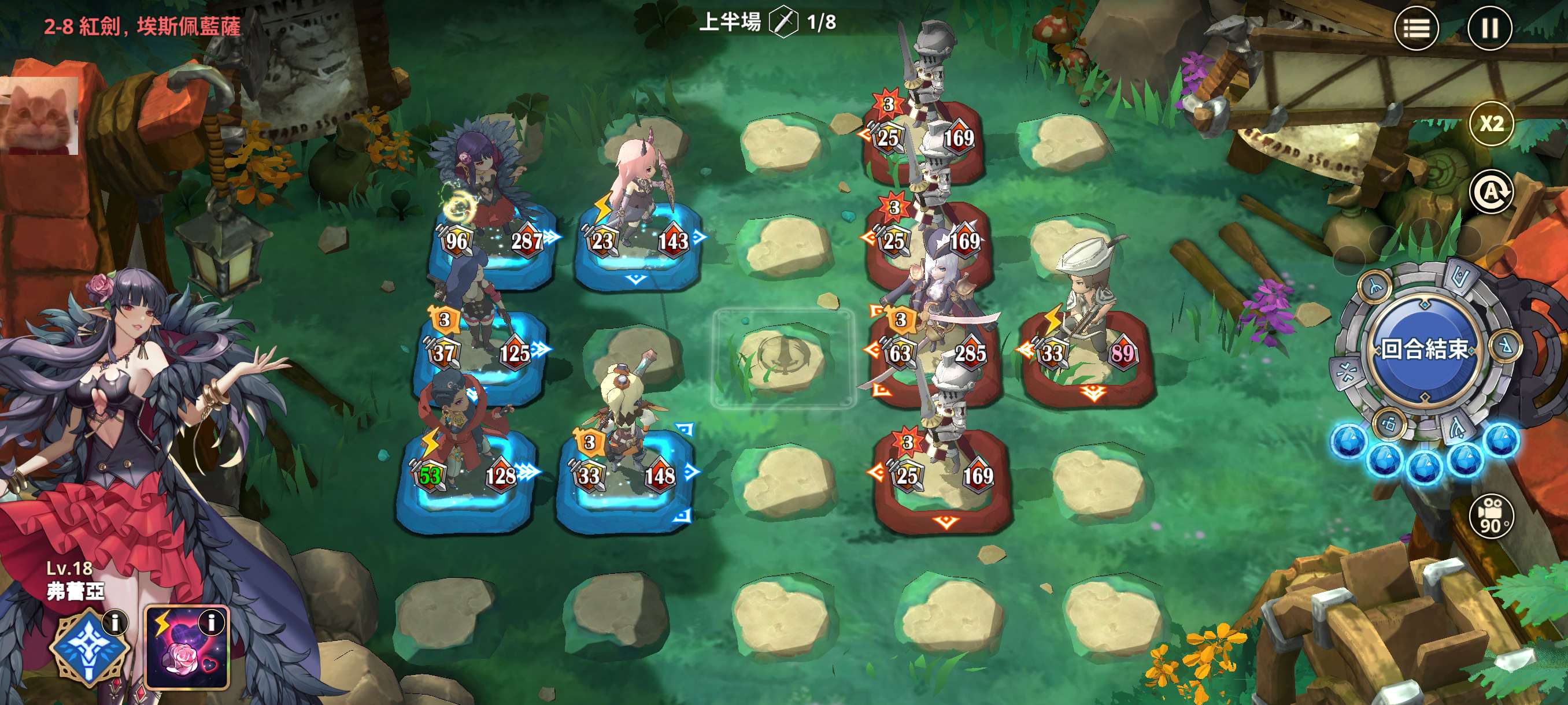Show info for the rose heart skill
Screen dimensions: 1568x705
[x=212, y=622]
